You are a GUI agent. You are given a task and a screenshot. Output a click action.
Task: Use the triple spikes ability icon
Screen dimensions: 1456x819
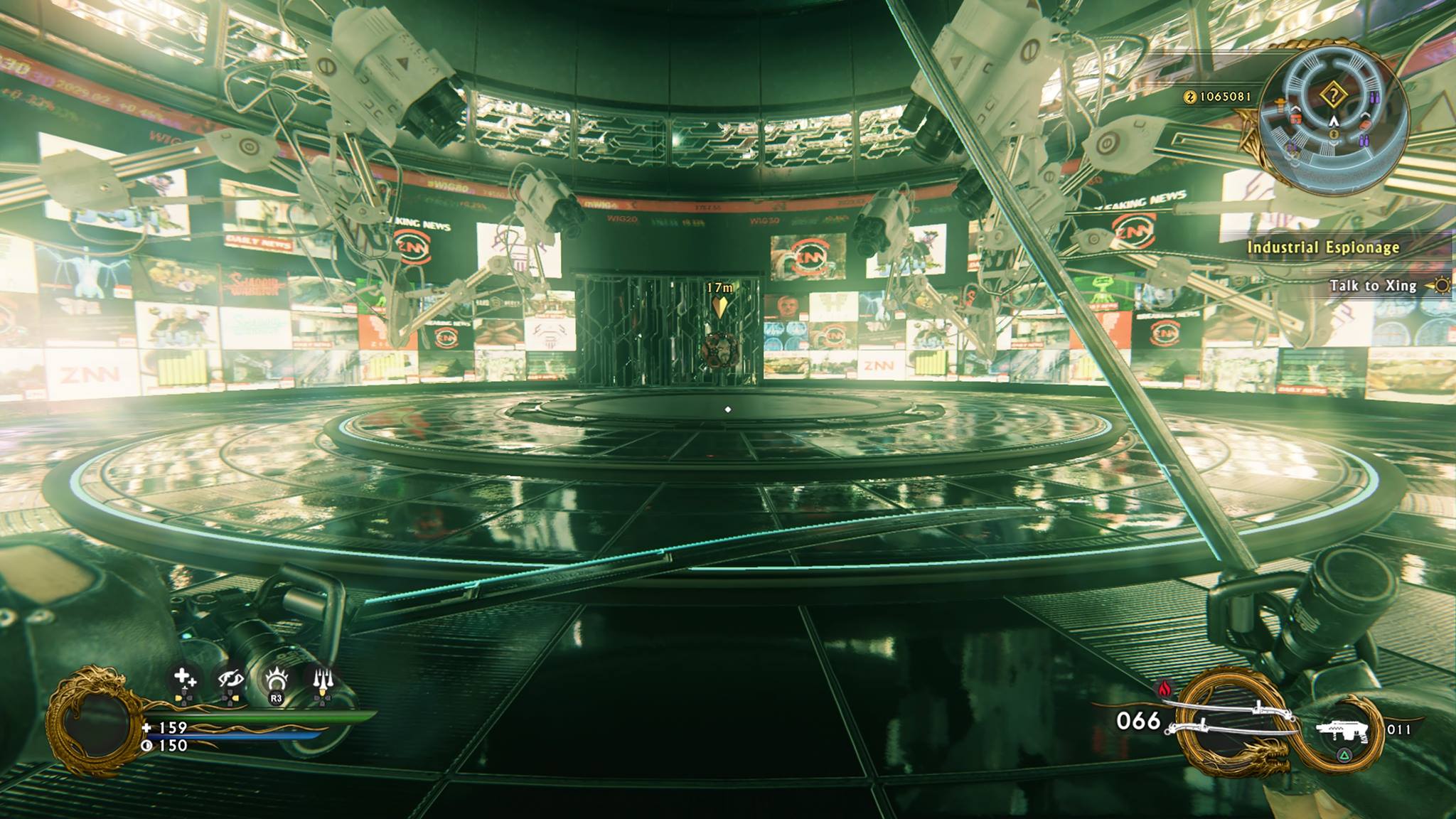pyautogui.click(x=322, y=680)
